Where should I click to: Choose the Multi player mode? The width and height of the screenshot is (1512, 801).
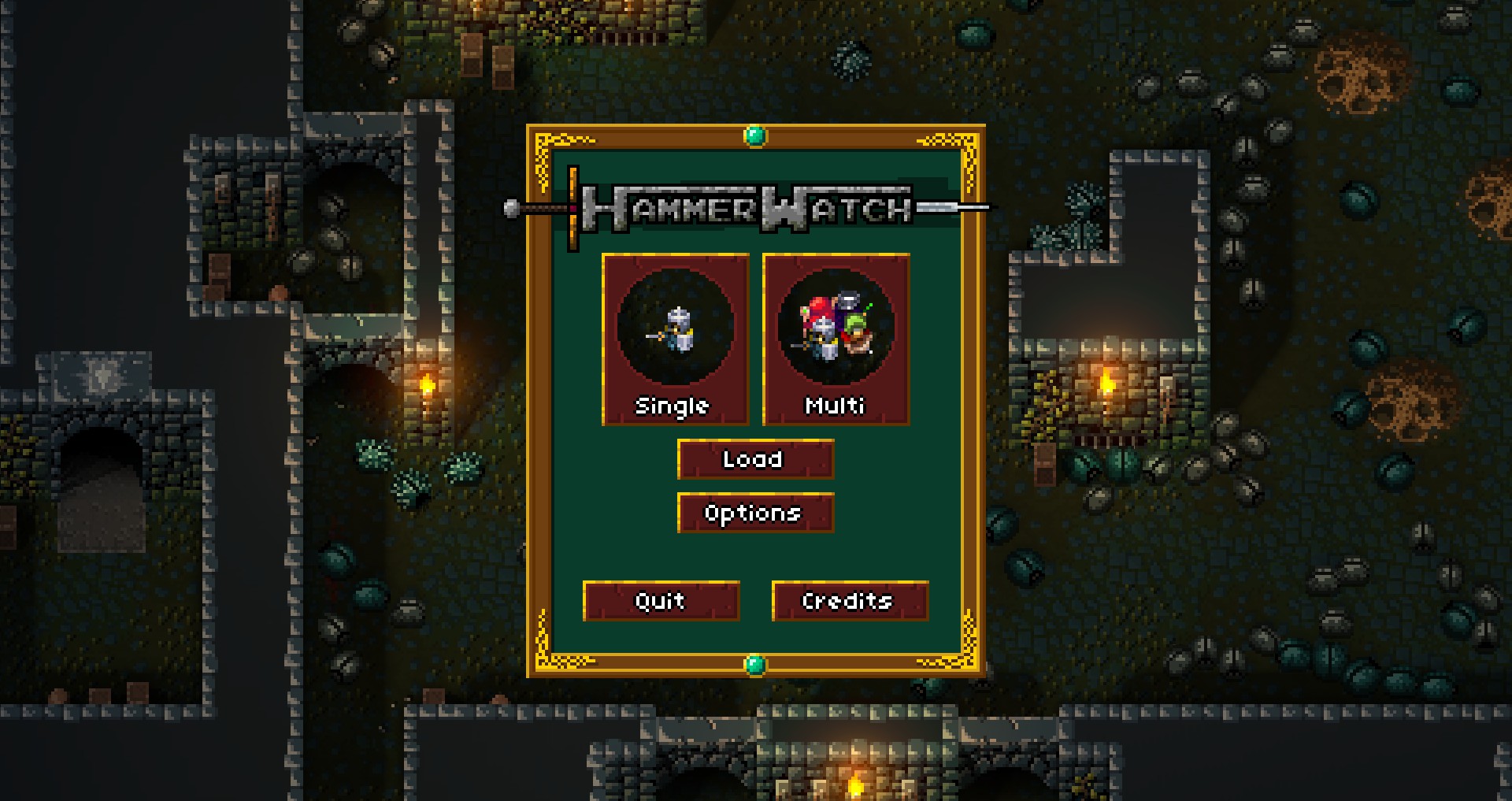(x=836, y=339)
